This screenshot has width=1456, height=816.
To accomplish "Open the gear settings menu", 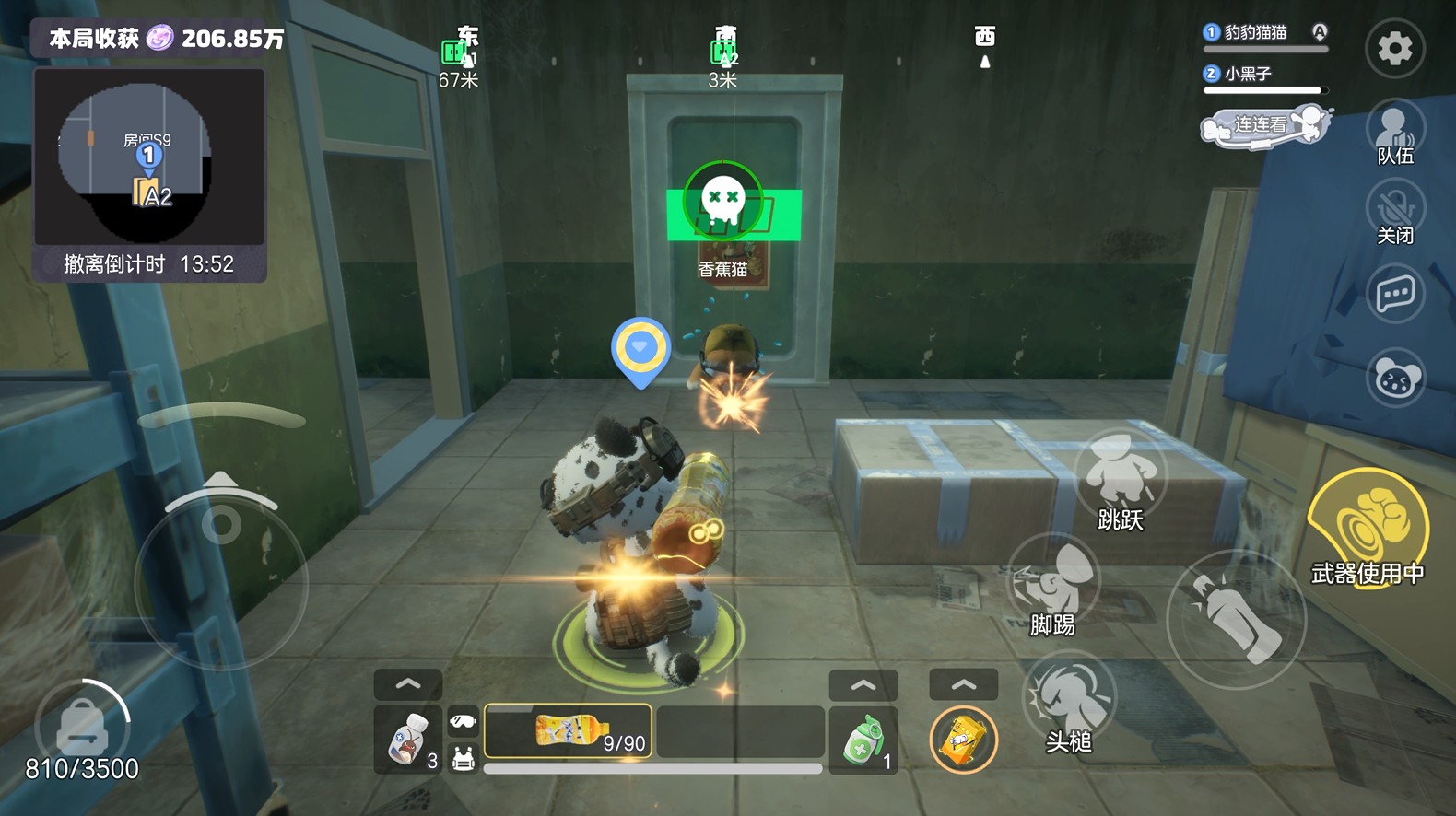I will (1394, 48).
